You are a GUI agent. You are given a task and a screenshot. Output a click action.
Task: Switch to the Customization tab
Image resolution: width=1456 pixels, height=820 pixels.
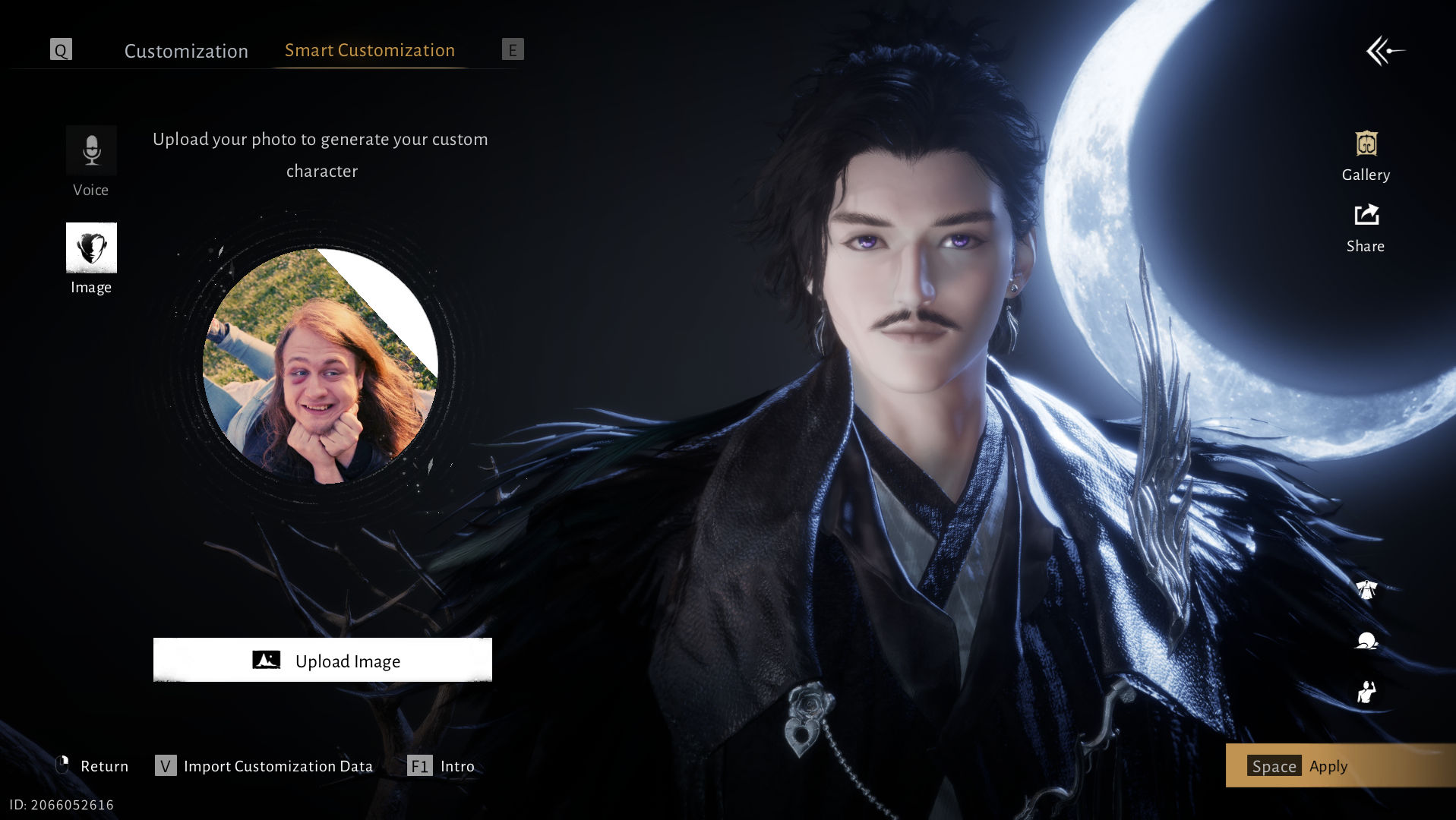(186, 51)
